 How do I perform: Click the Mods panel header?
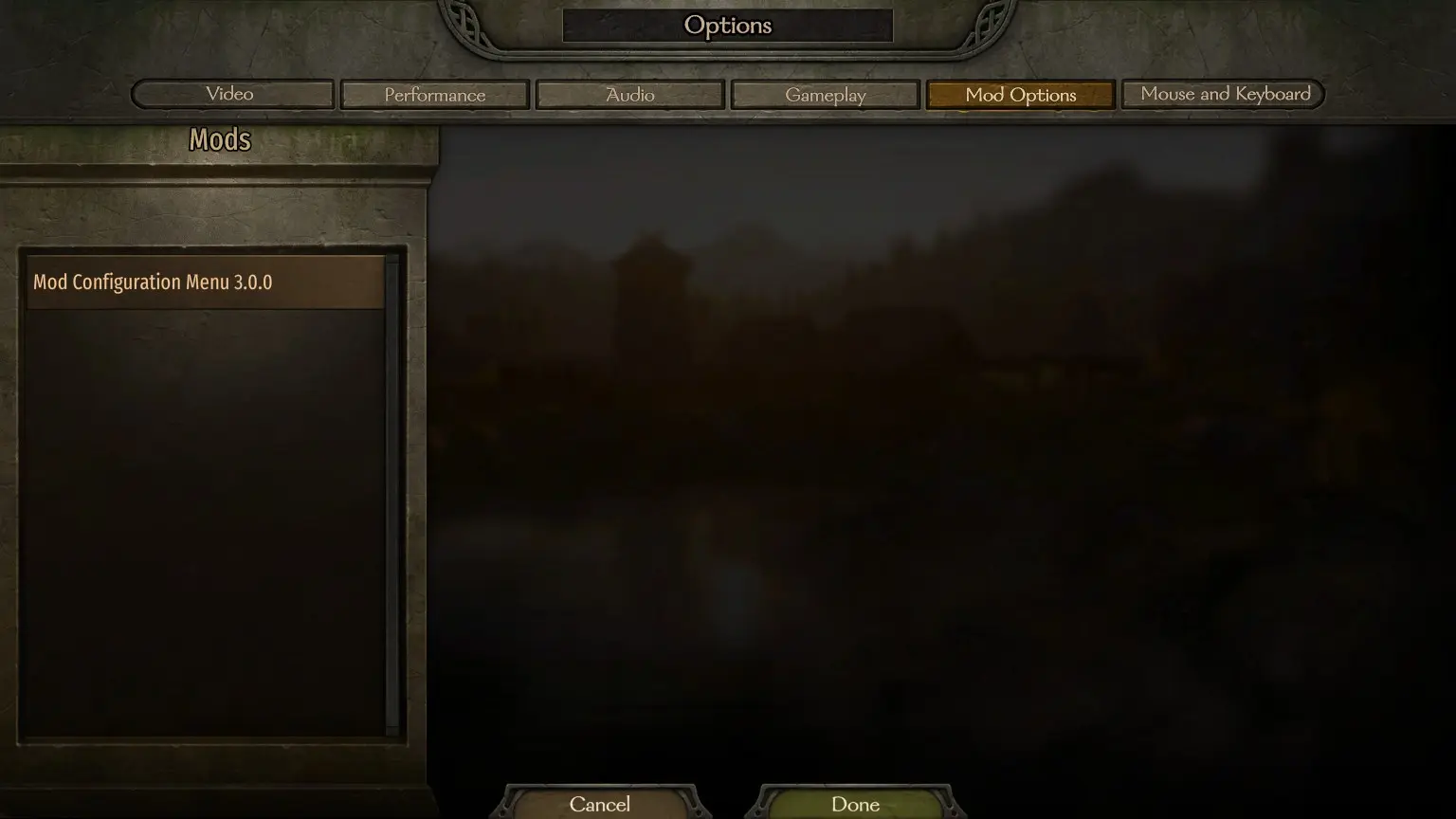point(219,139)
